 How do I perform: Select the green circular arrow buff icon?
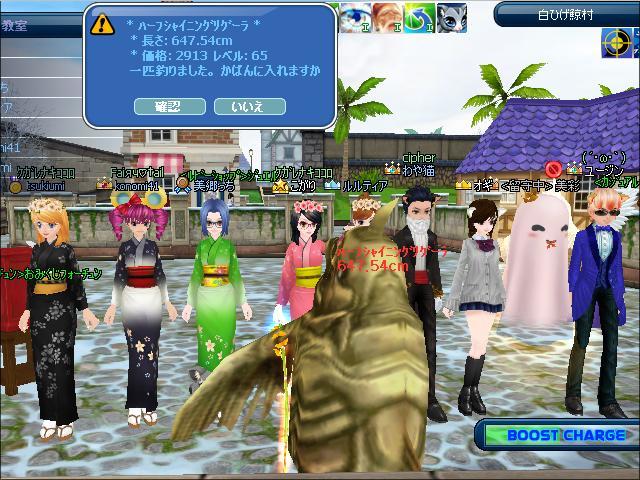click(419, 17)
